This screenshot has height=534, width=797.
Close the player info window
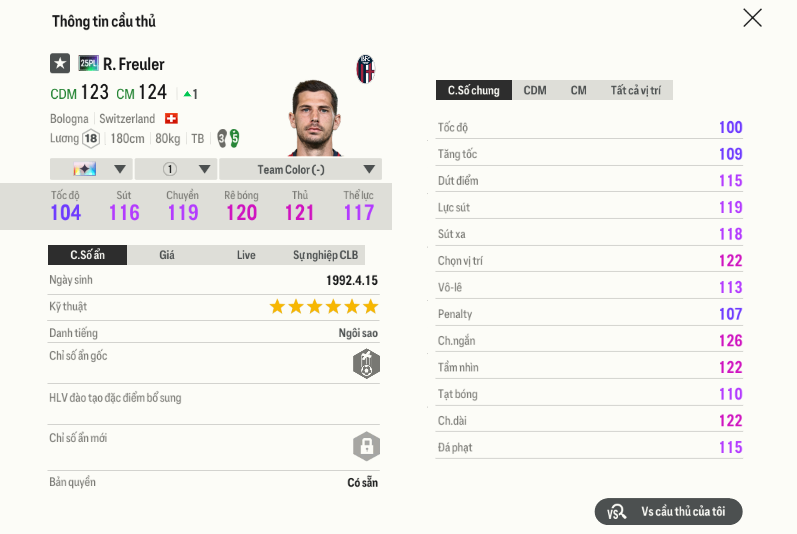[x=752, y=18]
